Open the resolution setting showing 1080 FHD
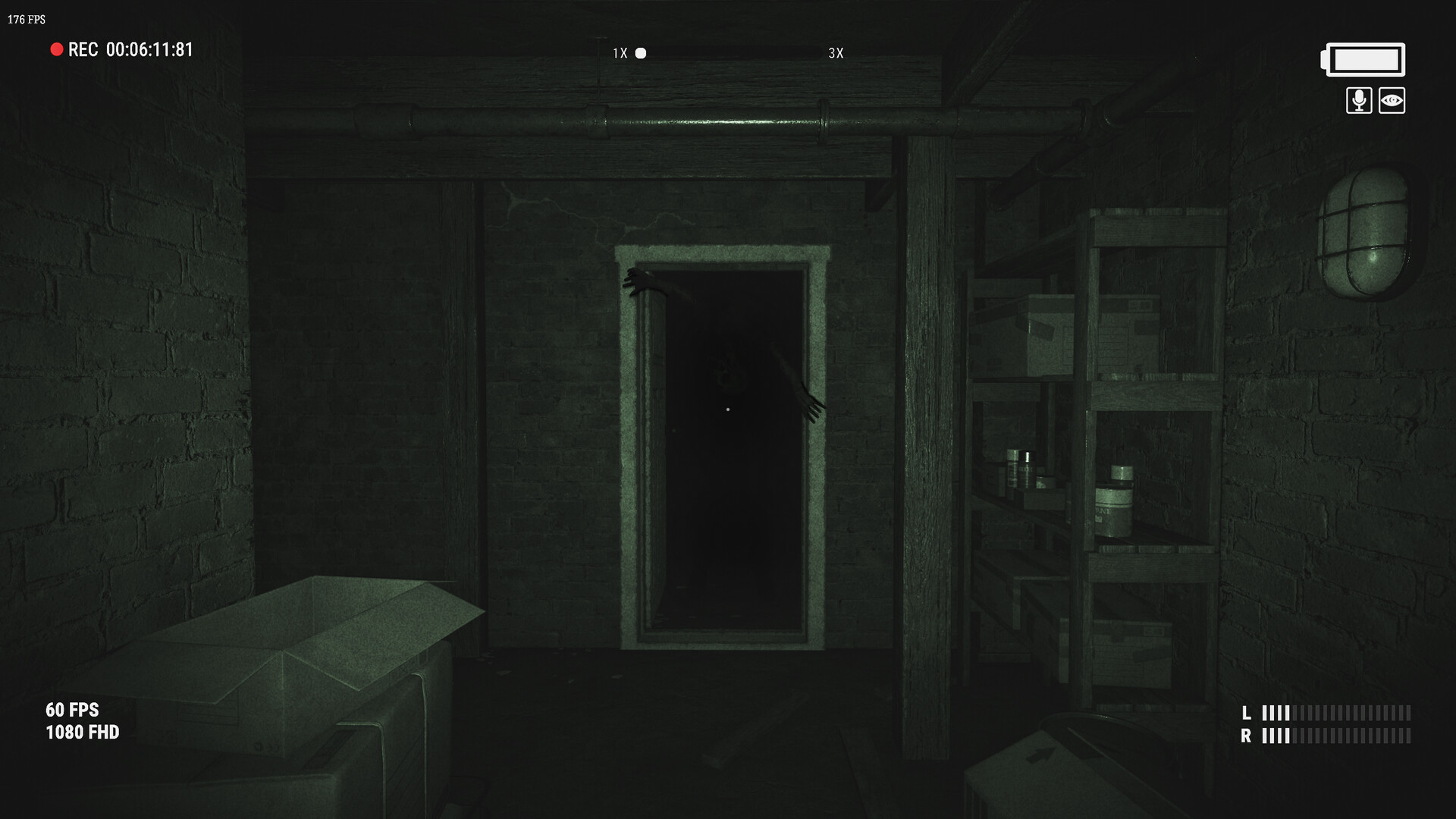1456x819 pixels. click(x=81, y=733)
